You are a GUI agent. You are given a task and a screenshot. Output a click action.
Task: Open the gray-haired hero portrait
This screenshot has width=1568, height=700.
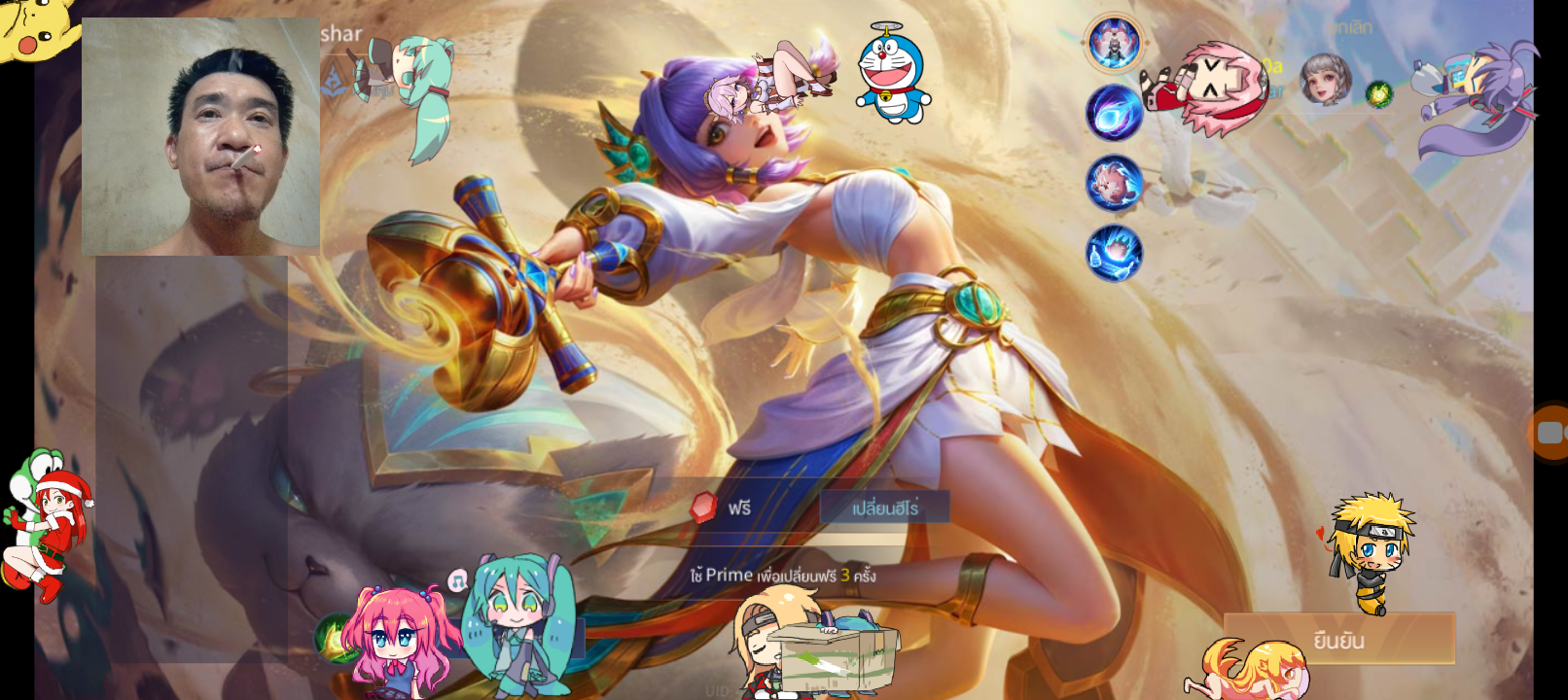tap(1325, 79)
